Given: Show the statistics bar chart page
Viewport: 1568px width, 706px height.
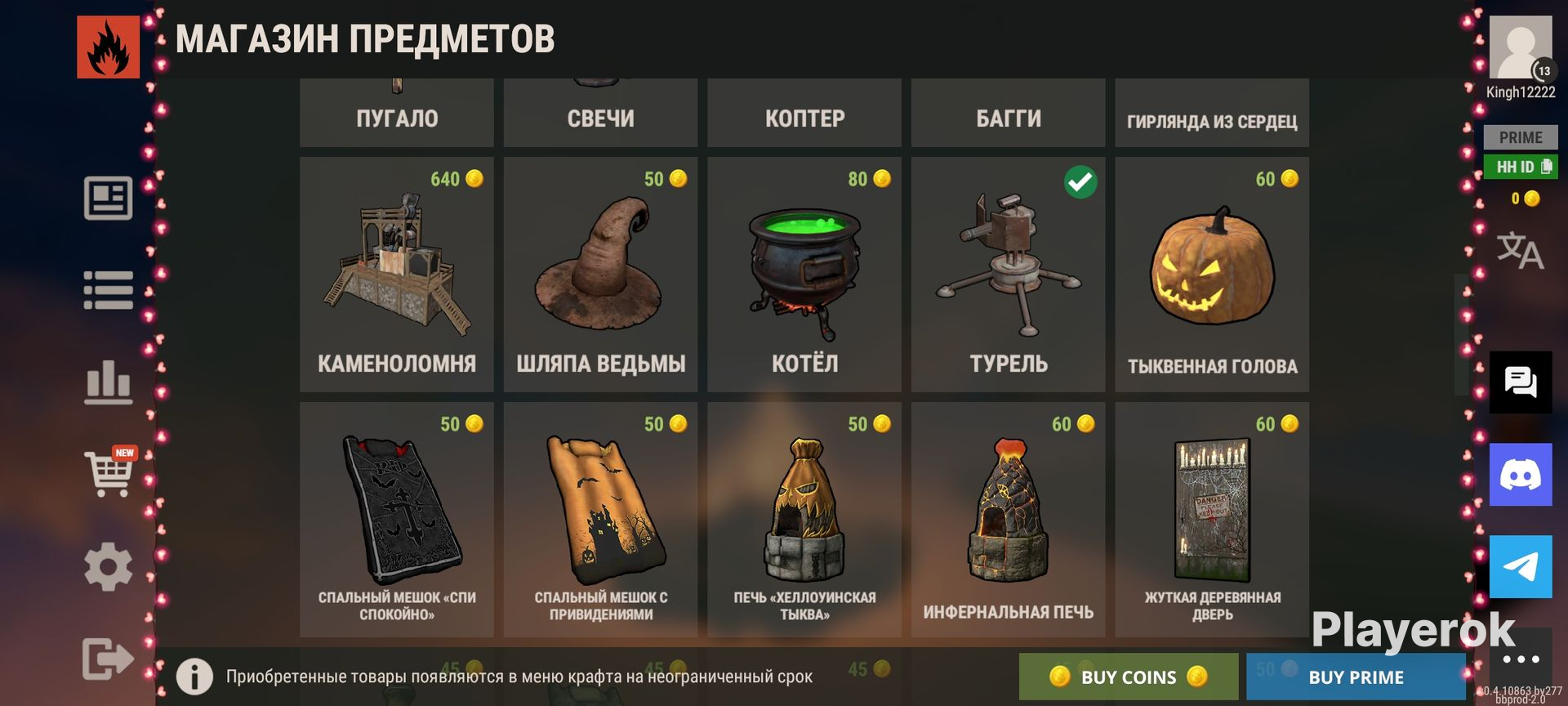Looking at the screenshot, I should click(108, 382).
